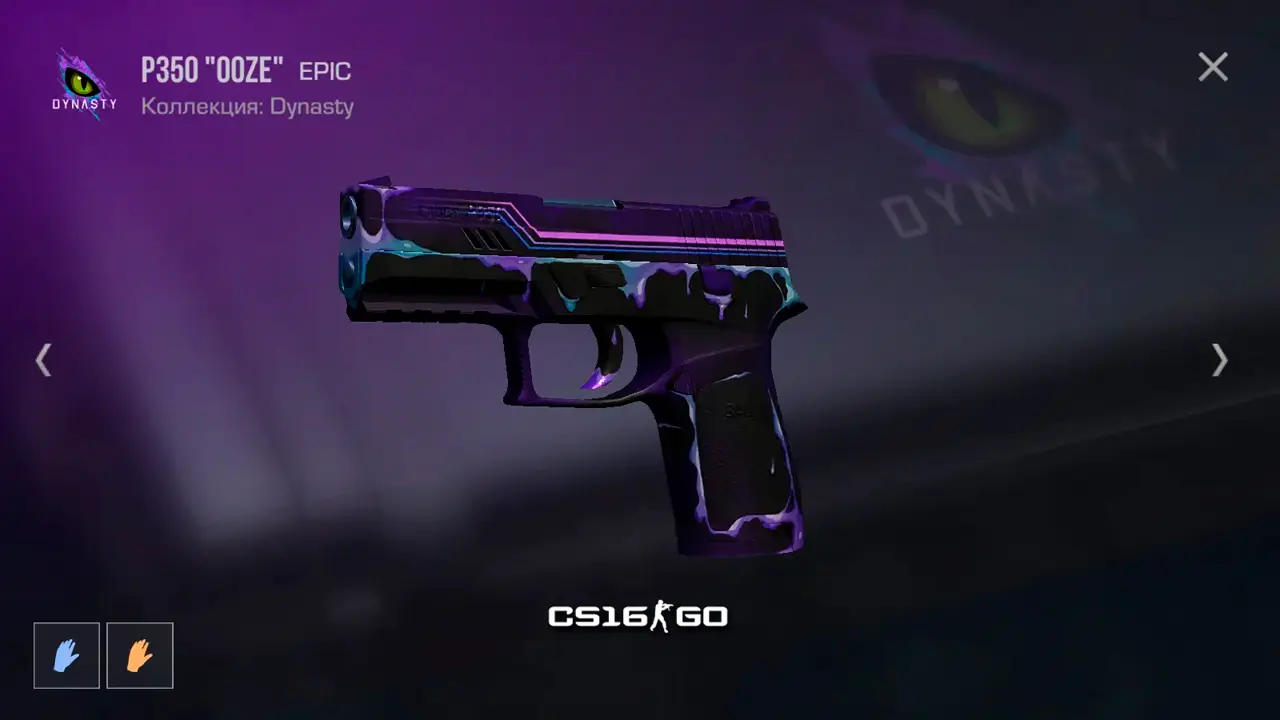Select the blue glove hand option

(67, 656)
